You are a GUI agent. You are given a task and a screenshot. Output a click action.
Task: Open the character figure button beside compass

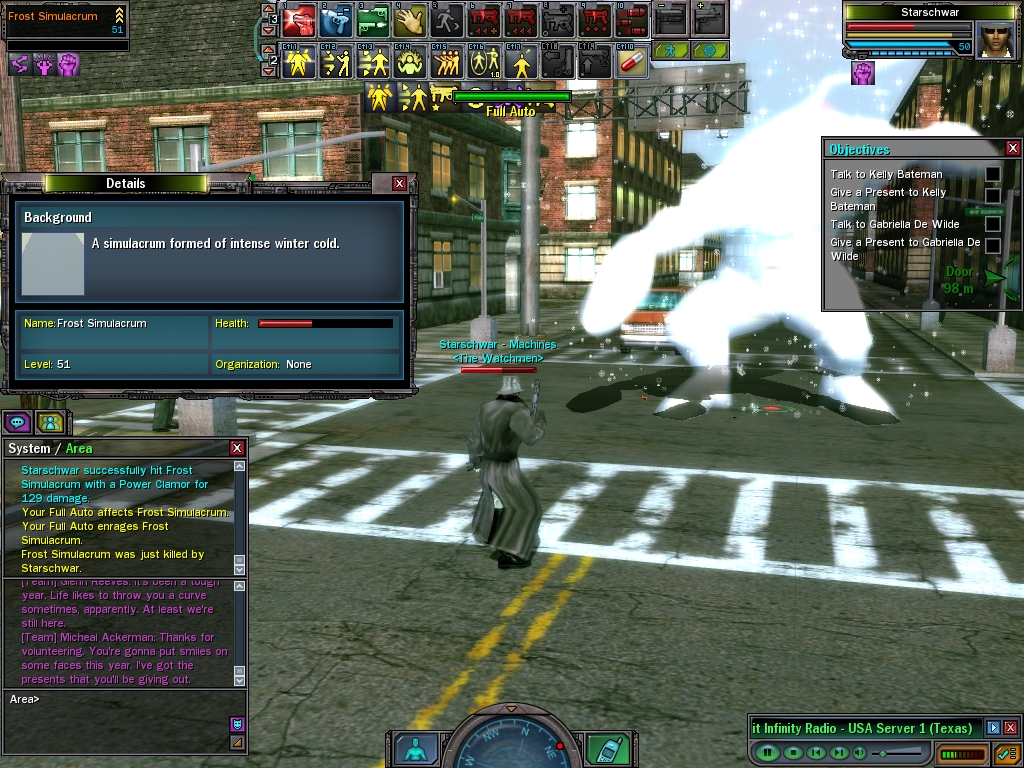coord(414,748)
